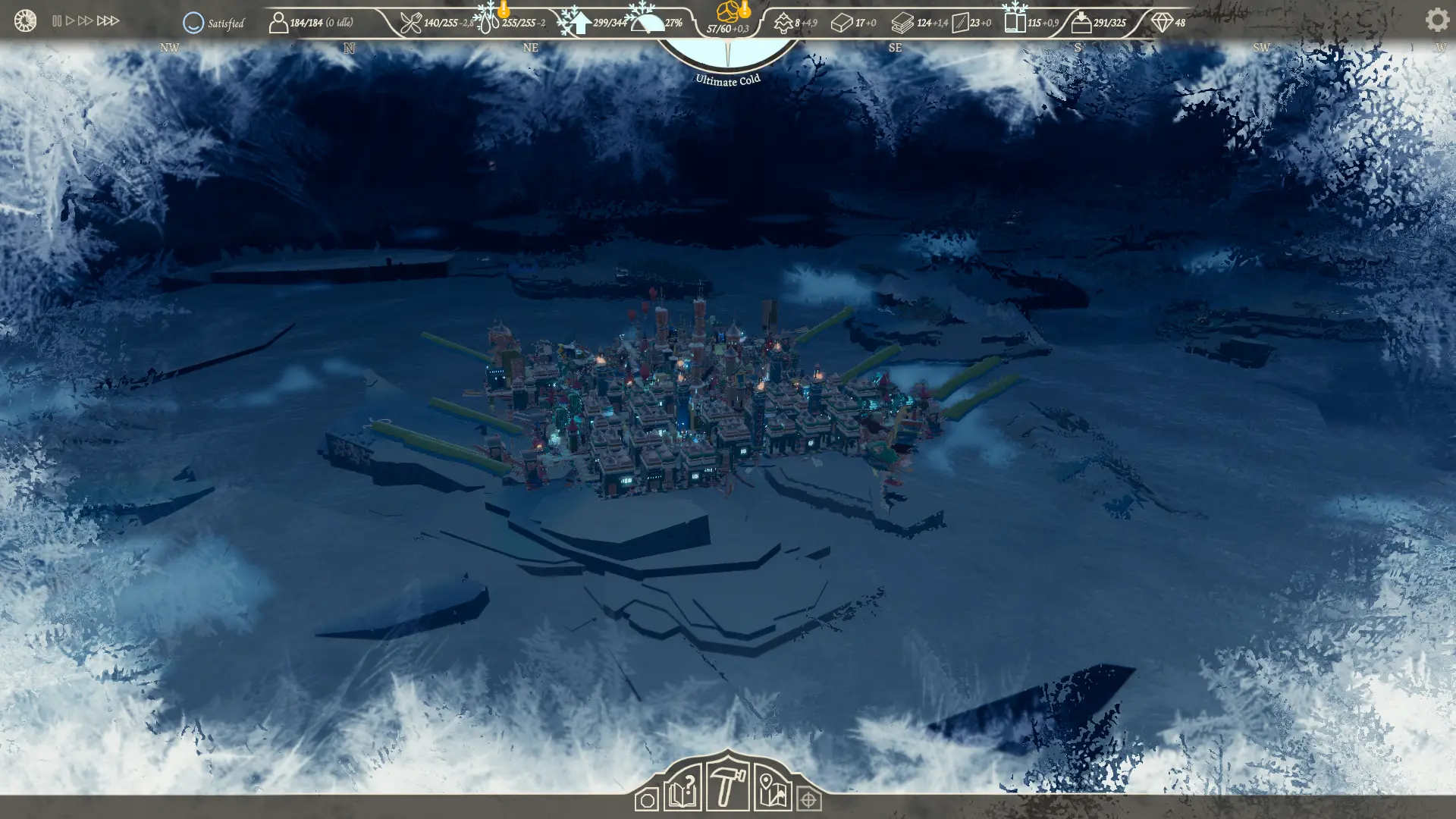Viewport: 1456px width, 819px height.
Task: Click the sun-wheel icon in the corner
Action: click(25, 20)
